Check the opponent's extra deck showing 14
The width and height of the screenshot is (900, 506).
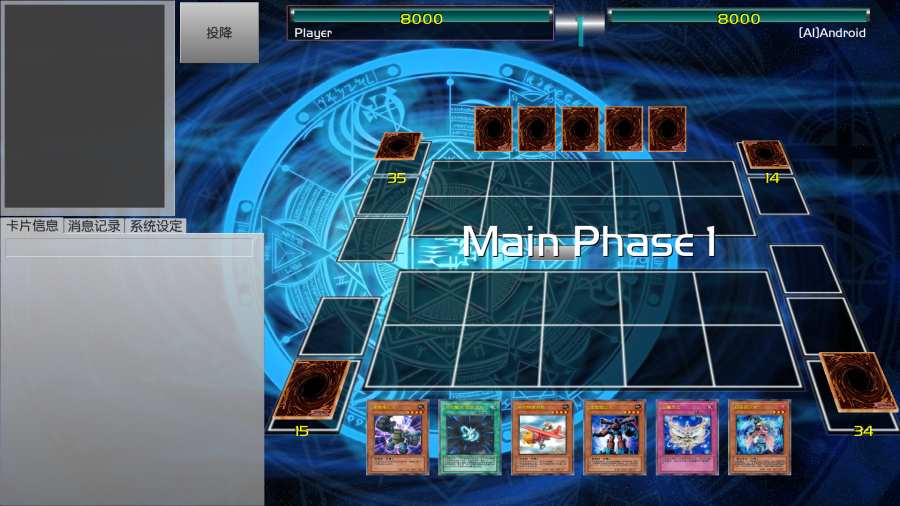(766, 154)
